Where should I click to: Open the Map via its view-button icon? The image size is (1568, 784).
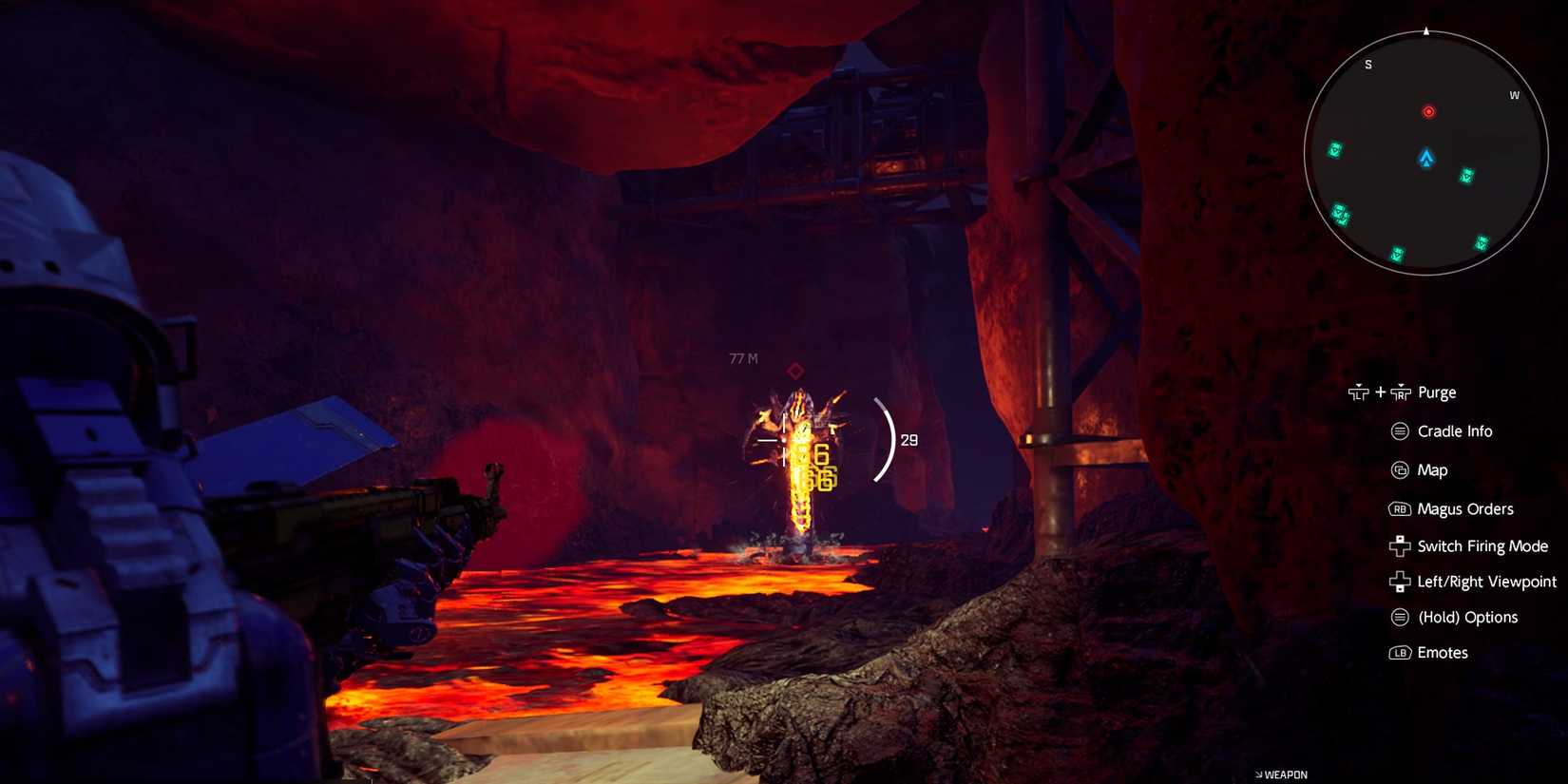click(1400, 469)
